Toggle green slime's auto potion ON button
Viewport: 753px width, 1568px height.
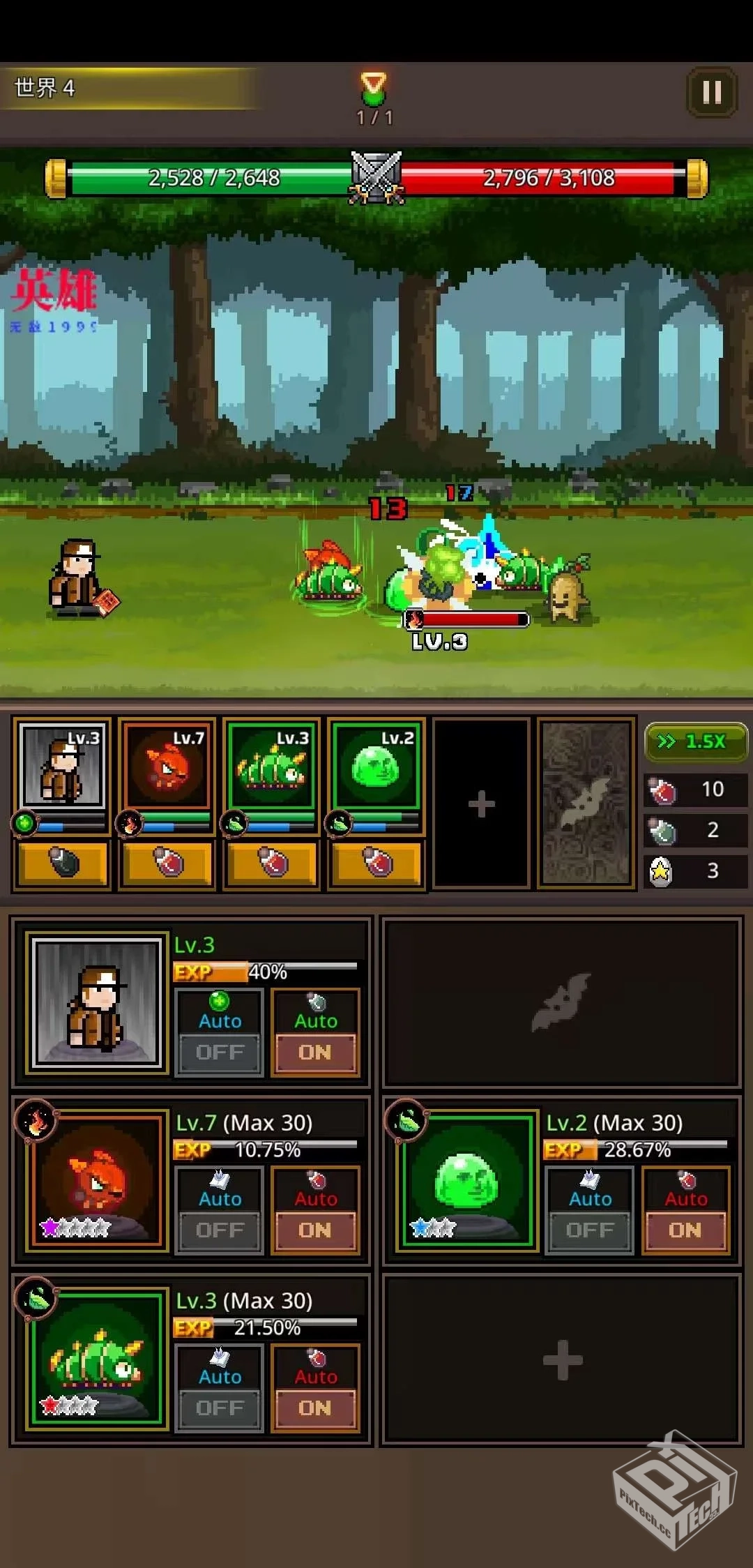click(x=685, y=1230)
